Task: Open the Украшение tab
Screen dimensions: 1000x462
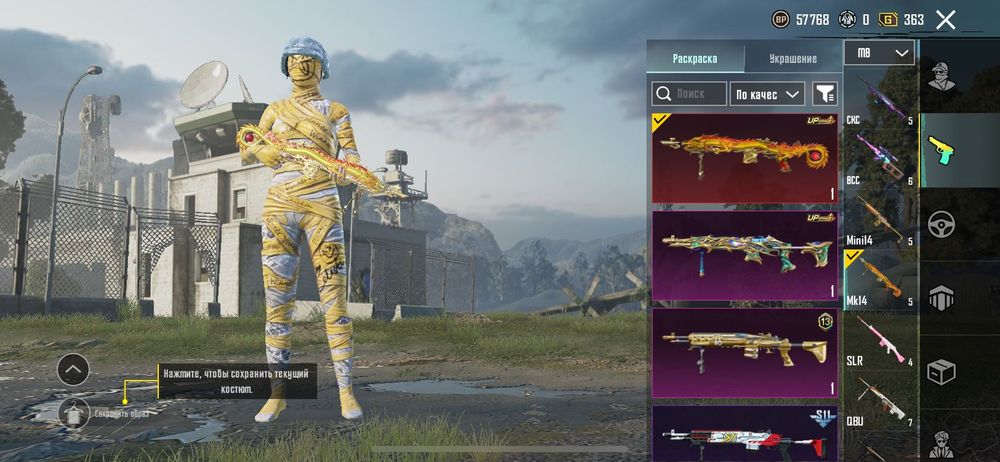Action: pyautogui.click(x=794, y=59)
